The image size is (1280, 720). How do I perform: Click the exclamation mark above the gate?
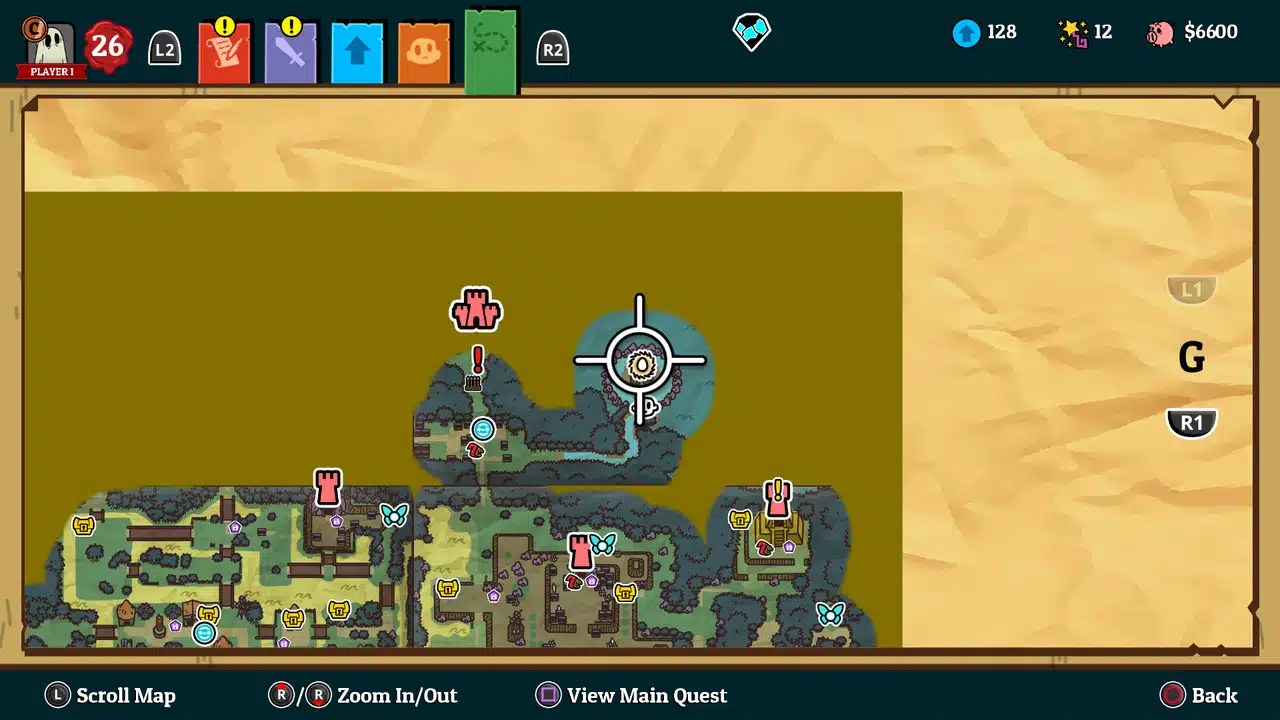point(476,359)
